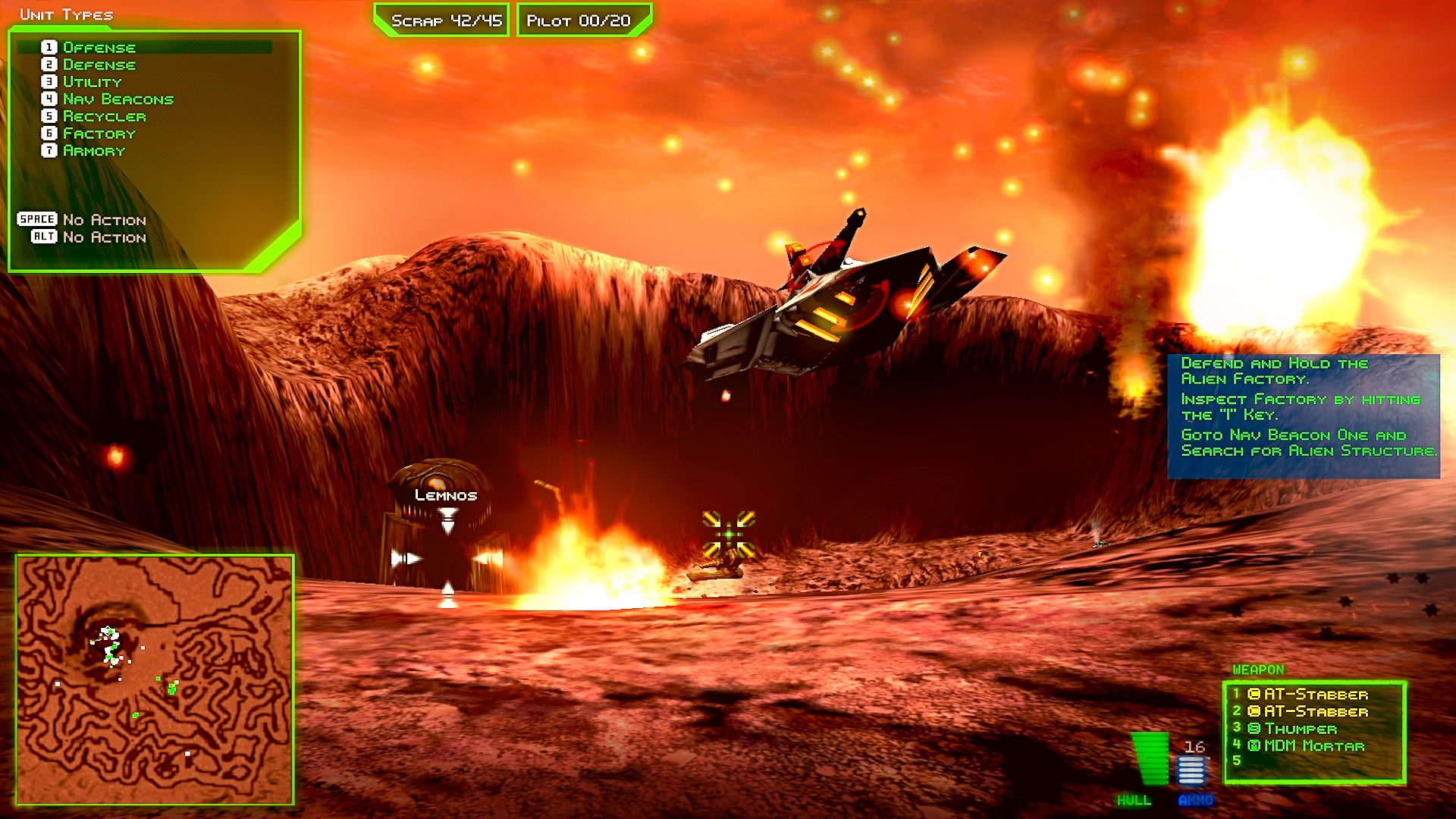1456x819 pixels.
Task: Click the numbered 1 hotkey icon beside Offense
Action: pos(48,47)
